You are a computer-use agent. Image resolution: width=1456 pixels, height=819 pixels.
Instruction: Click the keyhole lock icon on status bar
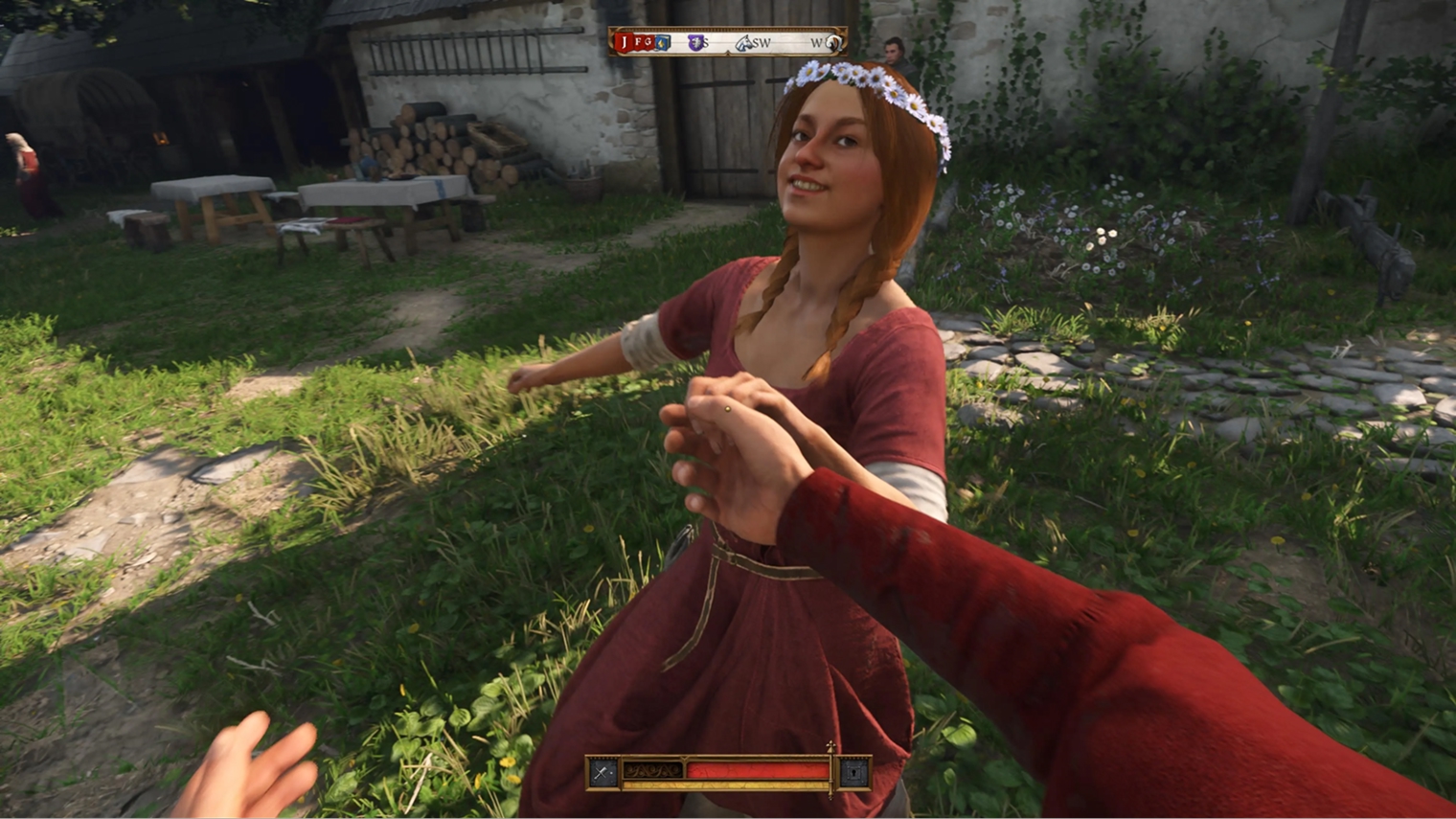(853, 771)
